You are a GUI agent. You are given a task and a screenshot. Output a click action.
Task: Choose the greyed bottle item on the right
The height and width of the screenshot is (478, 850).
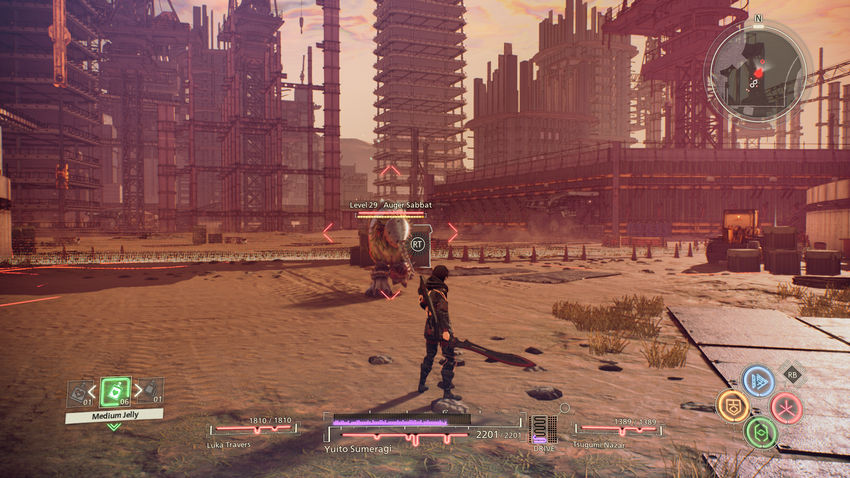(150, 393)
